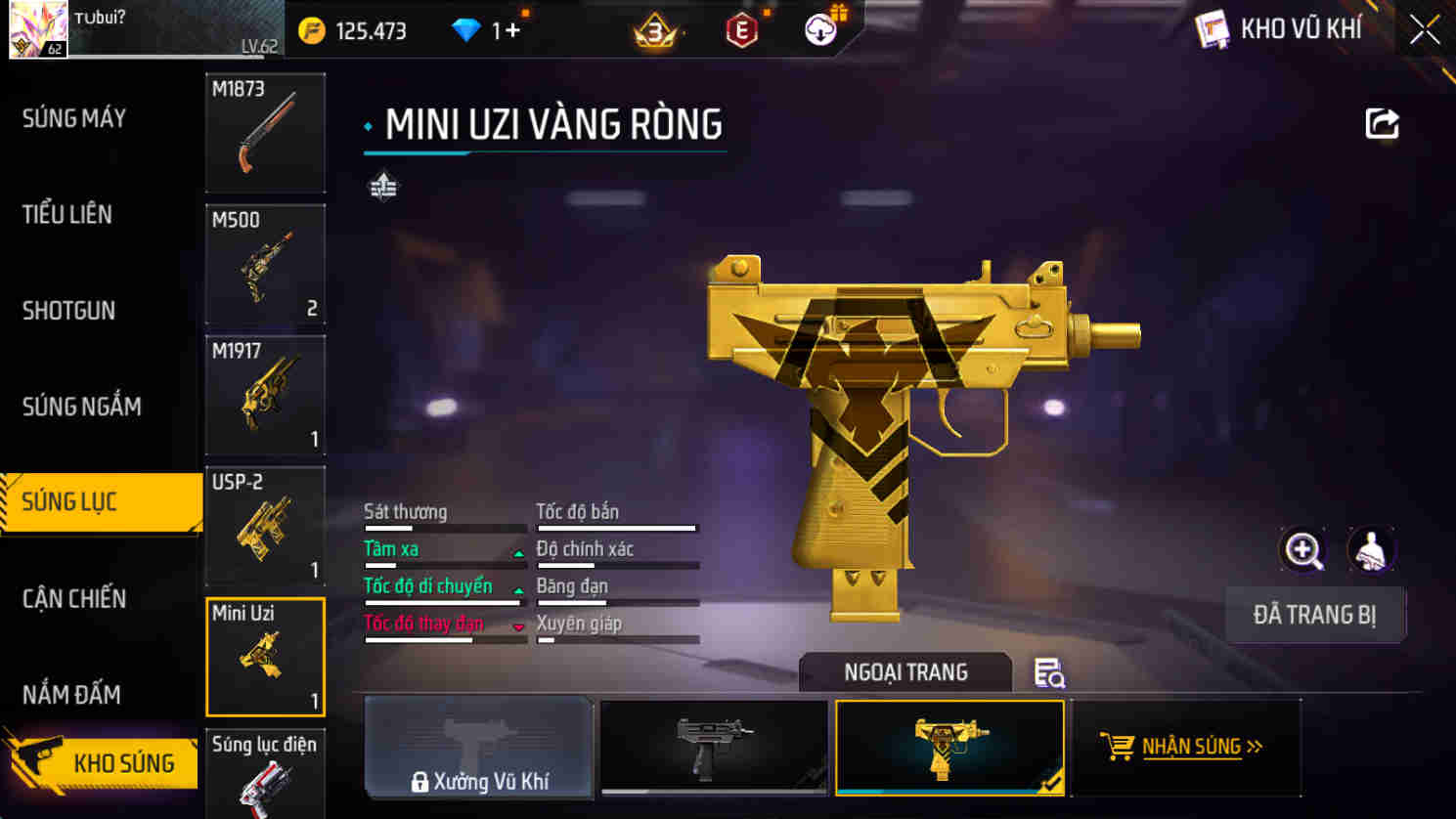Select the USP-2 weapon tile

tap(265, 526)
